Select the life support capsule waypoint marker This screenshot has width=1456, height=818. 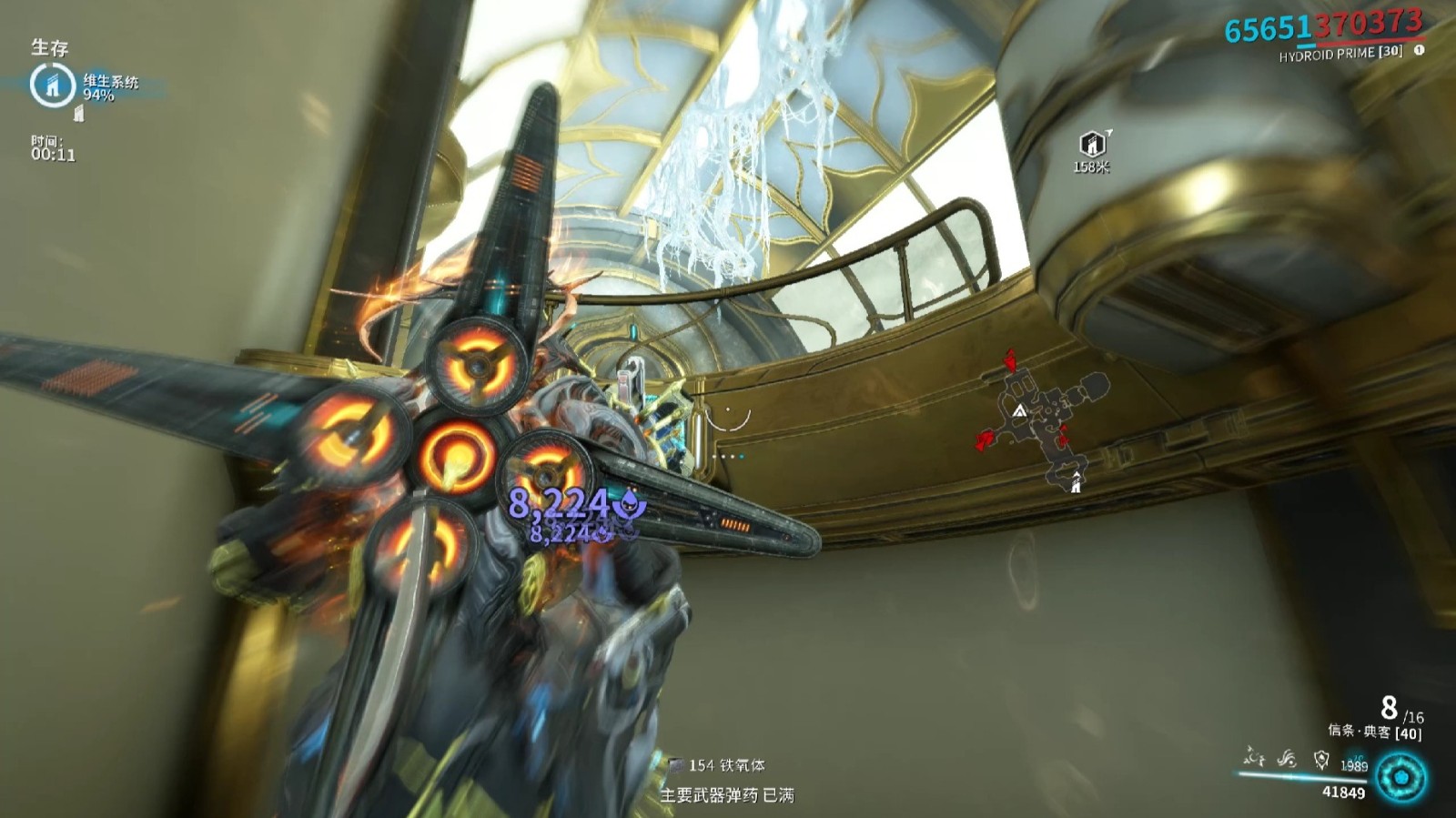1092,144
